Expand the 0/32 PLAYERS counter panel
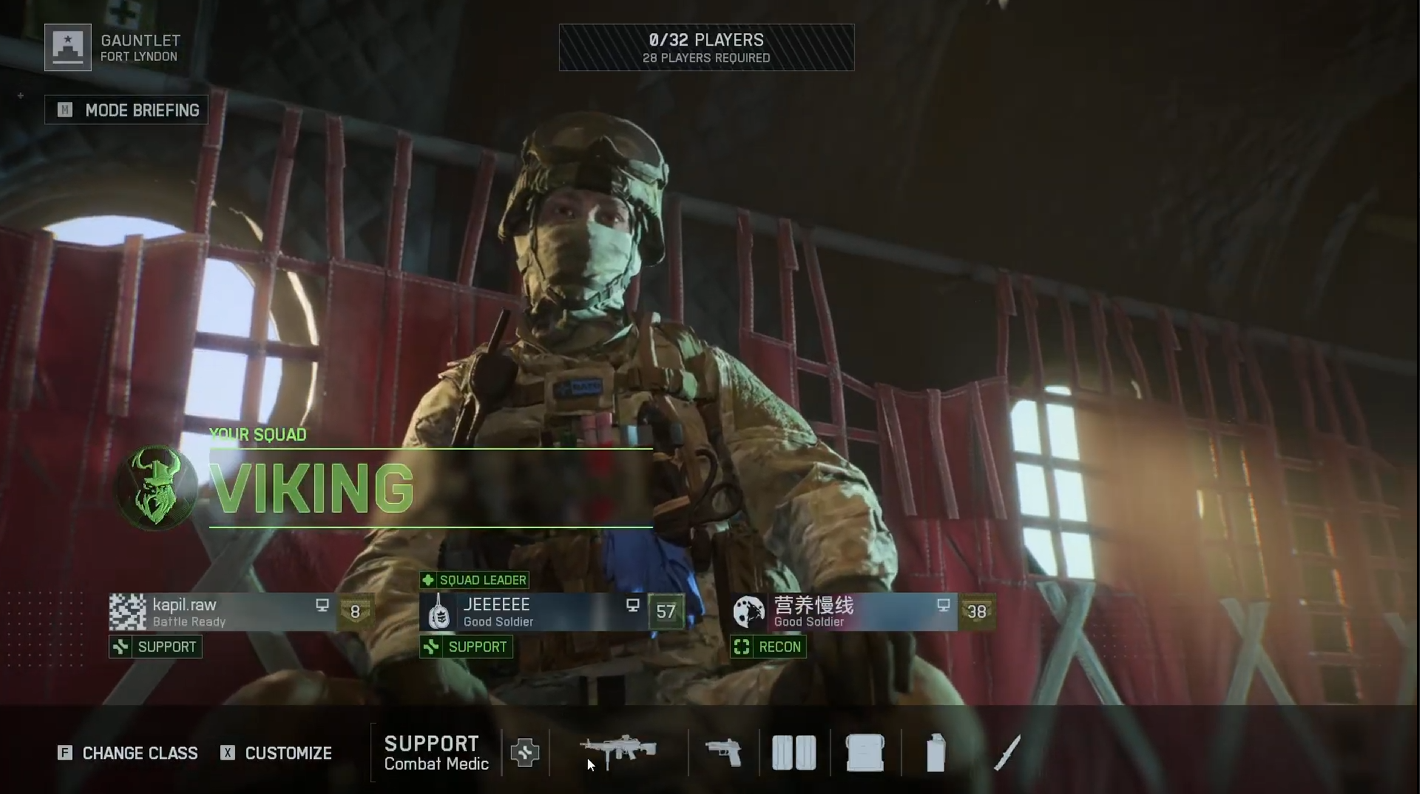 pyautogui.click(x=706, y=46)
